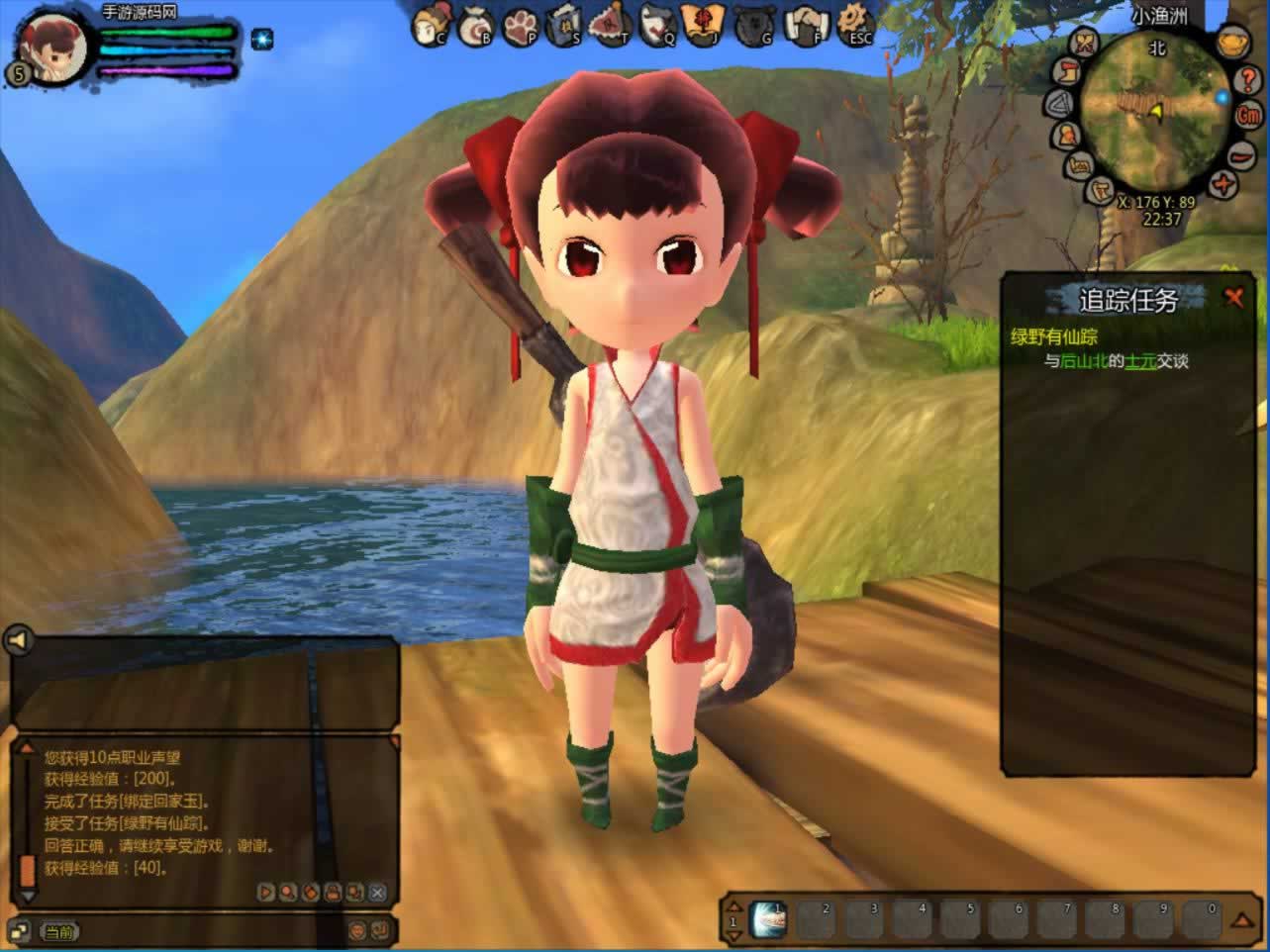The image size is (1270, 952).
Task: Select the 当前 chat channel button
Action: click(58, 931)
